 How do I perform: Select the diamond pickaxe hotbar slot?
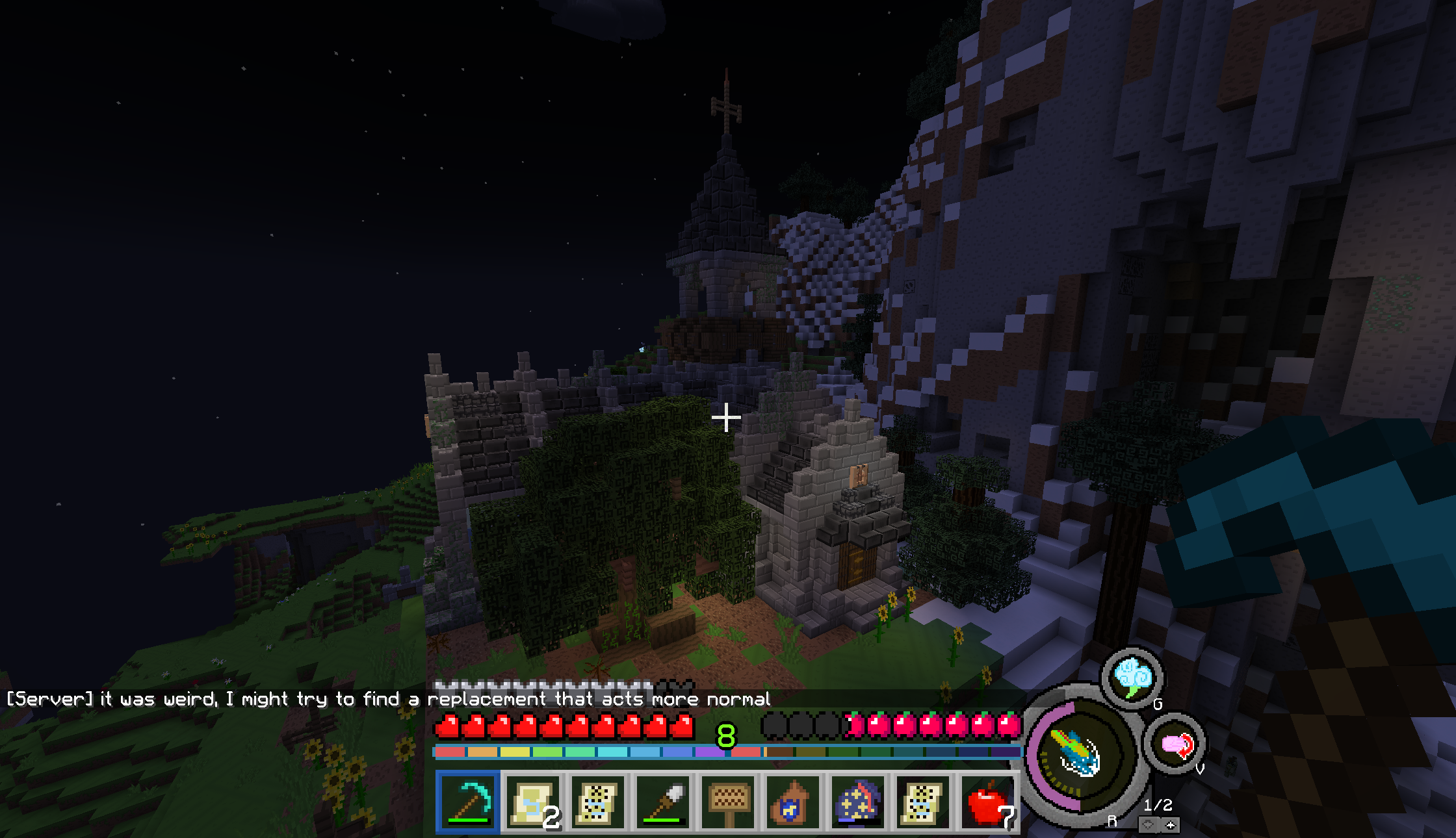[468, 802]
